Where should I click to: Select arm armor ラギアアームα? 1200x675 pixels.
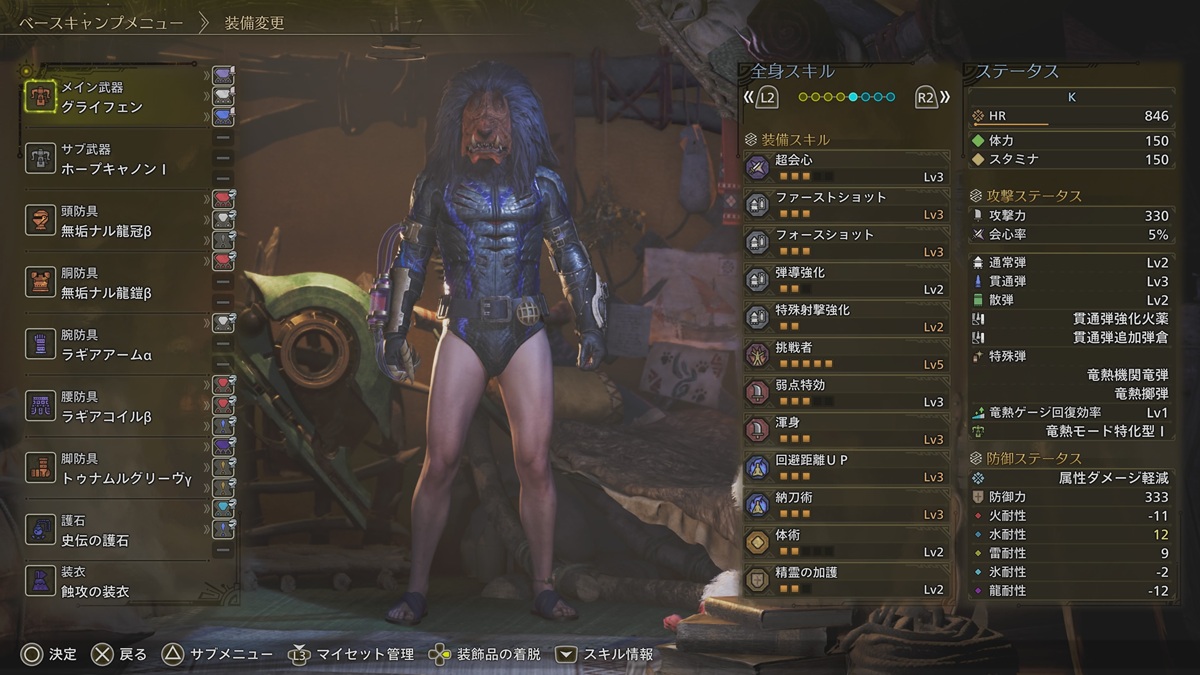115,345
